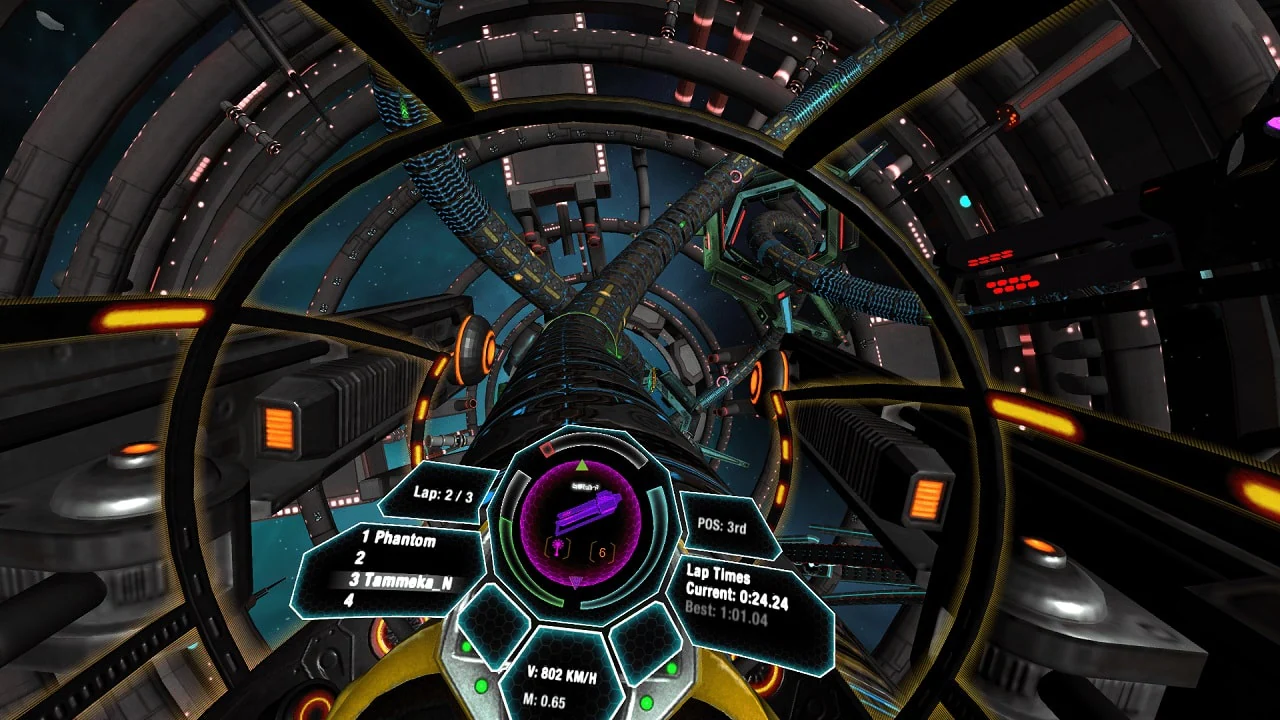
Task: Toggle the green indicator light beside the speed panel
Action: (481, 686)
